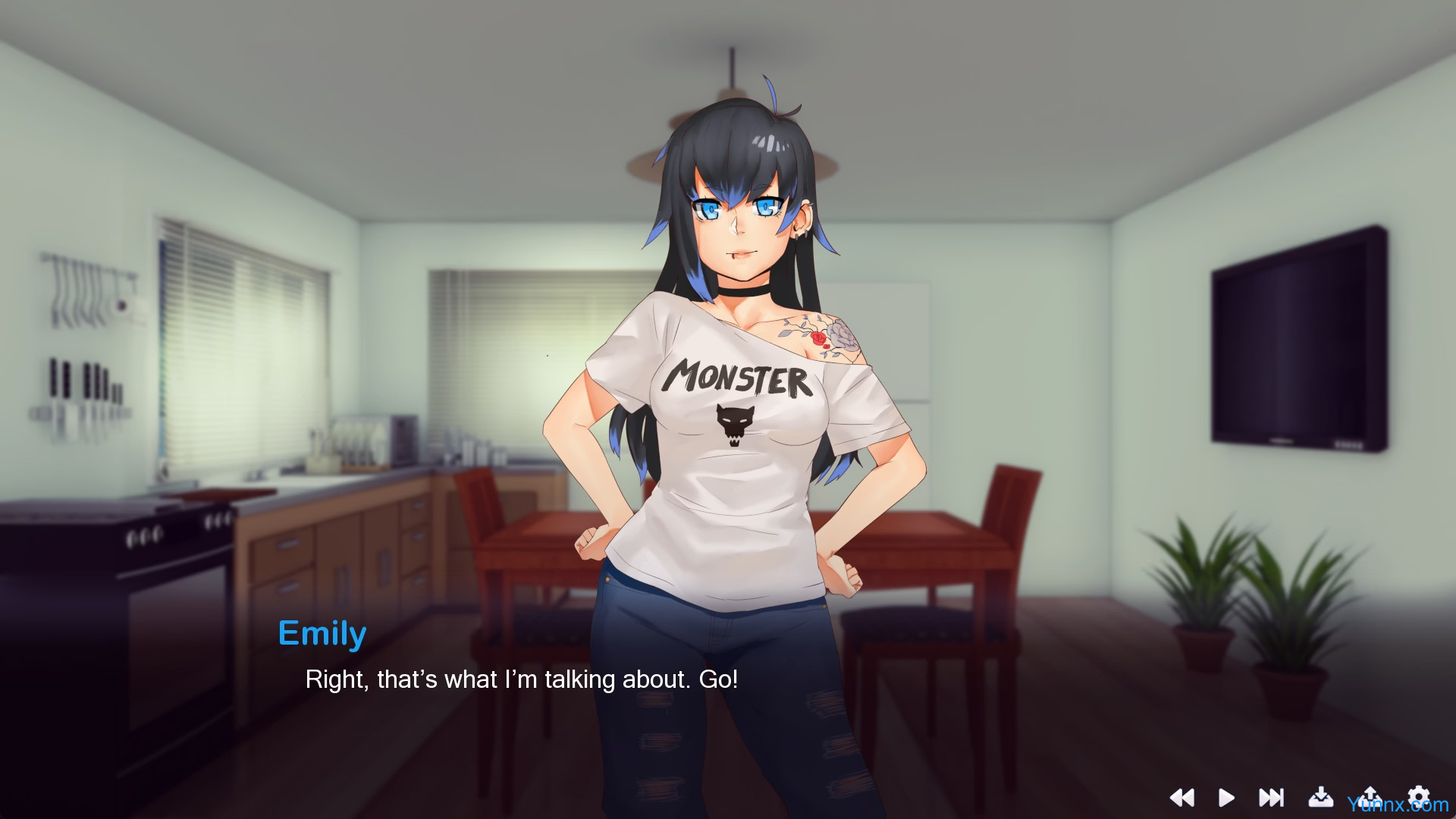Start auto-play with the play triangle button

(1226, 797)
